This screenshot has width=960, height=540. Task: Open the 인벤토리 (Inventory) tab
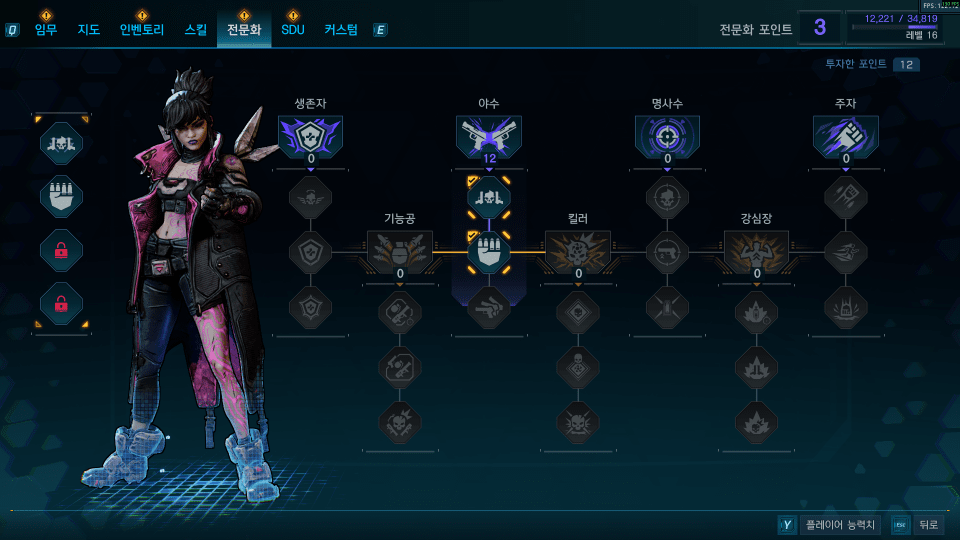pos(141,30)
